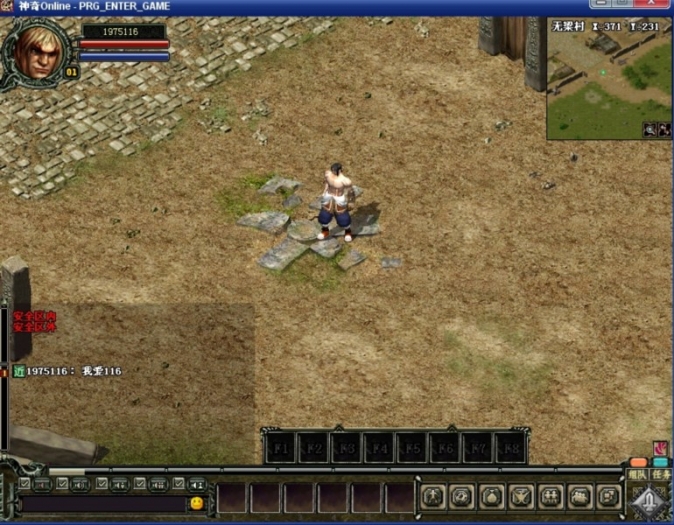Image resolution: width=674 pixels, height=525 pixels.
Task: Select the F8 hotkey skill slot
Action: pyautogui.click(x=510, y=449)
